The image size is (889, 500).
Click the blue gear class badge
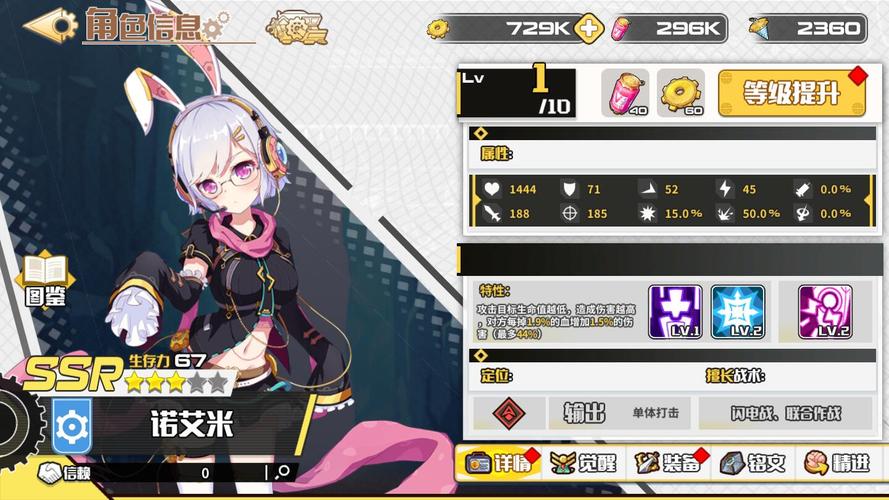point(72,425)
